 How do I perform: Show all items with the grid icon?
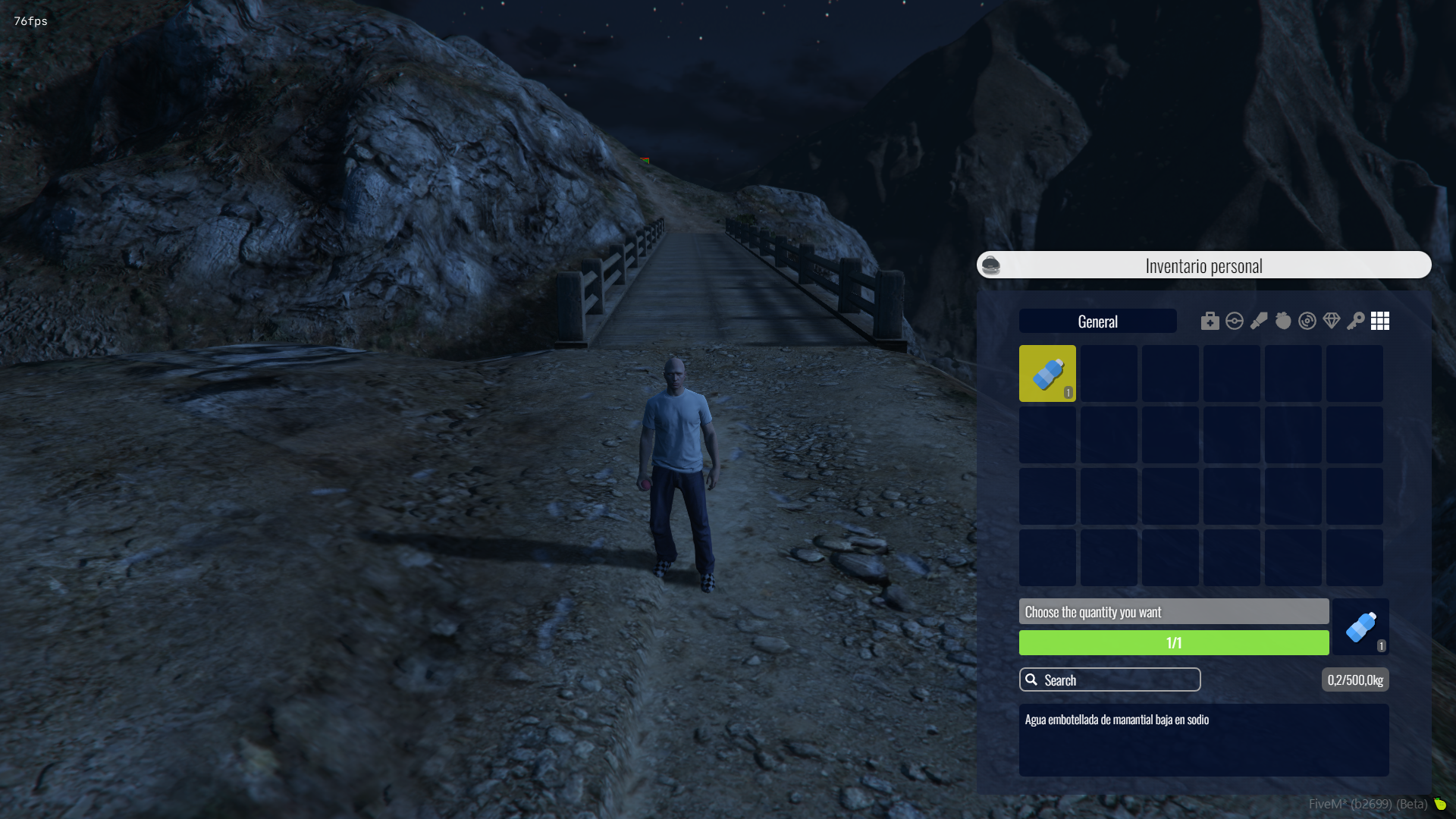(x=1380, y=322)
